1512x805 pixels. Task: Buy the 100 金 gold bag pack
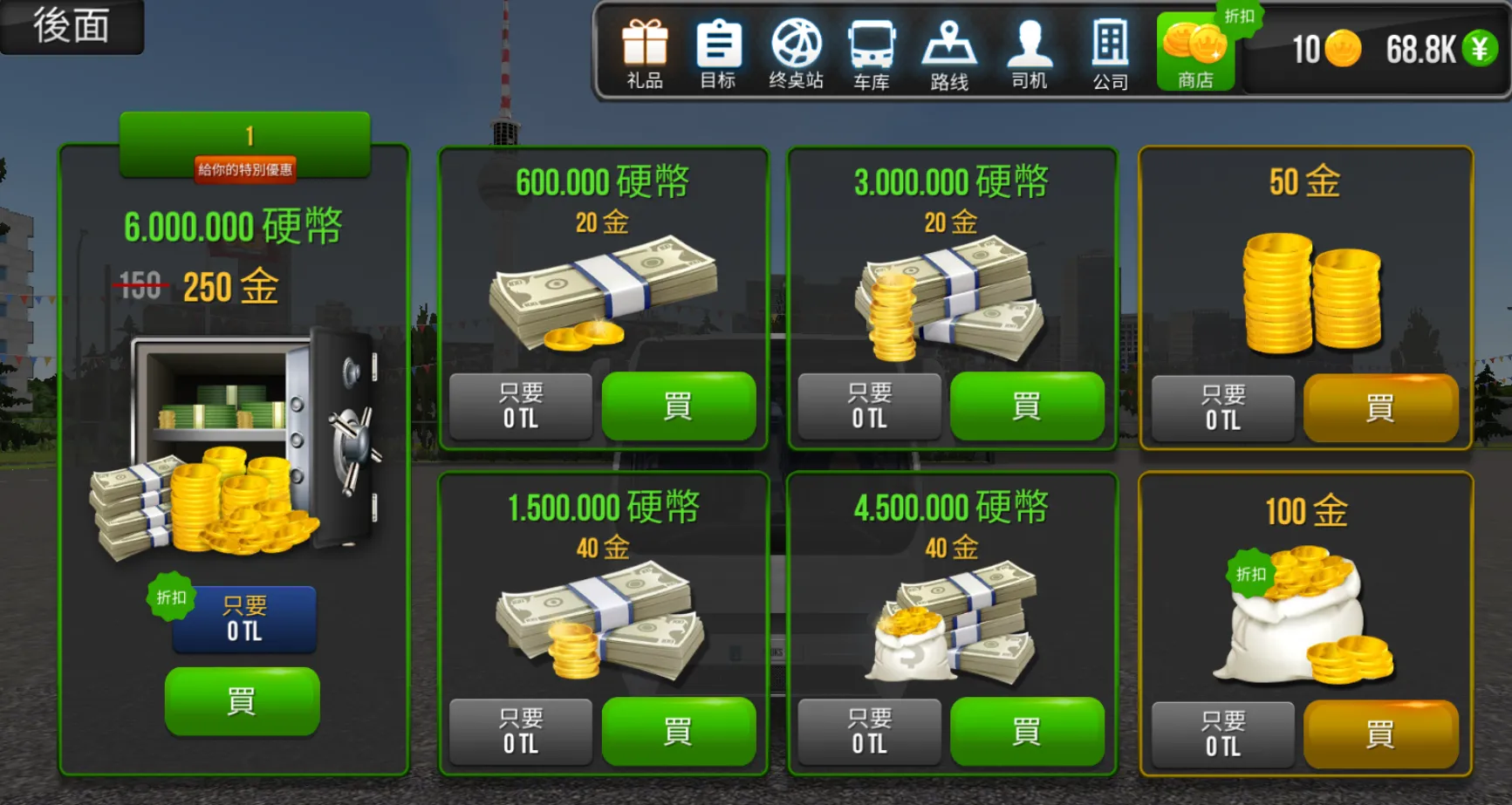(x=1381, y=733)
